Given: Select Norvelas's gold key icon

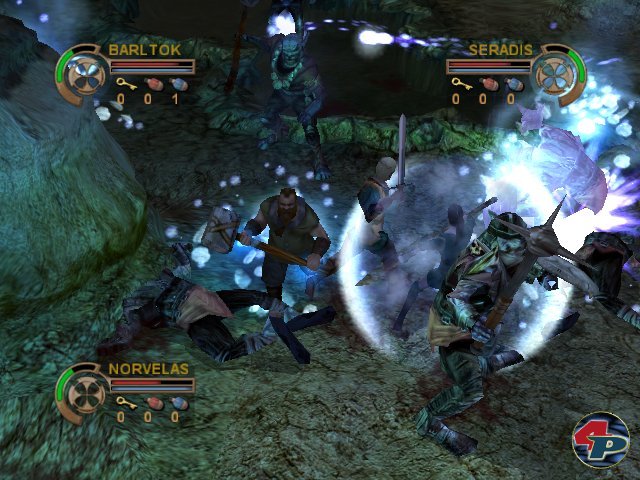Looking at the screenshot, I should 122,402.
